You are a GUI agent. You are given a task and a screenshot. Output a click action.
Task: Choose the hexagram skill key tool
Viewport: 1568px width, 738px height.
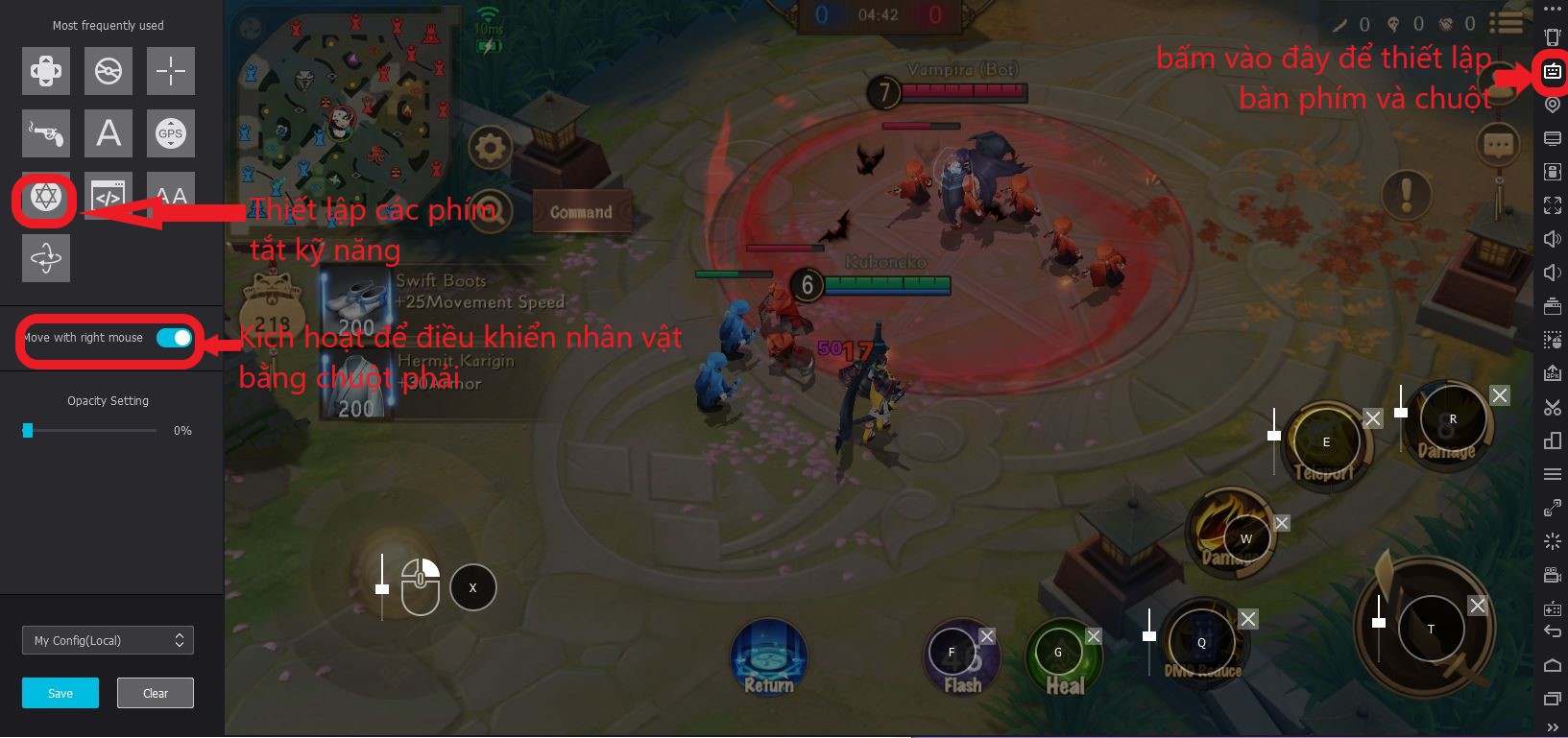tap(46, 197)
